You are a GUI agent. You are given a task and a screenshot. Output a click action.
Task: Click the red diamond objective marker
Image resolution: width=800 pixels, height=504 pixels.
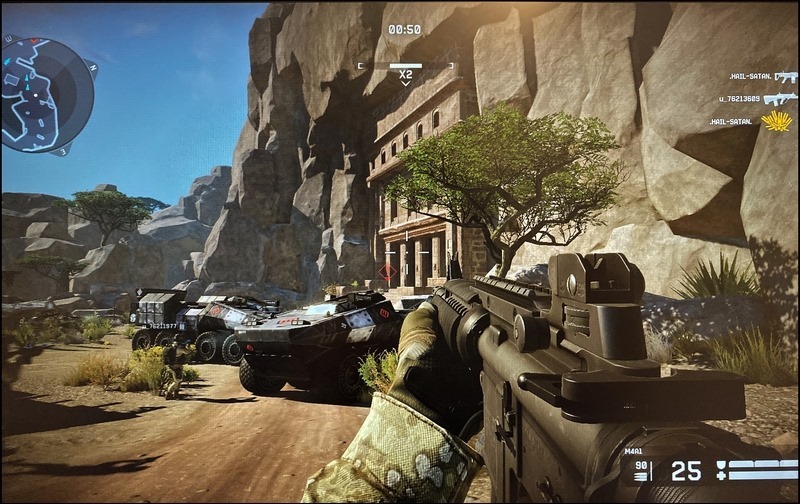(x=387, y=271)
